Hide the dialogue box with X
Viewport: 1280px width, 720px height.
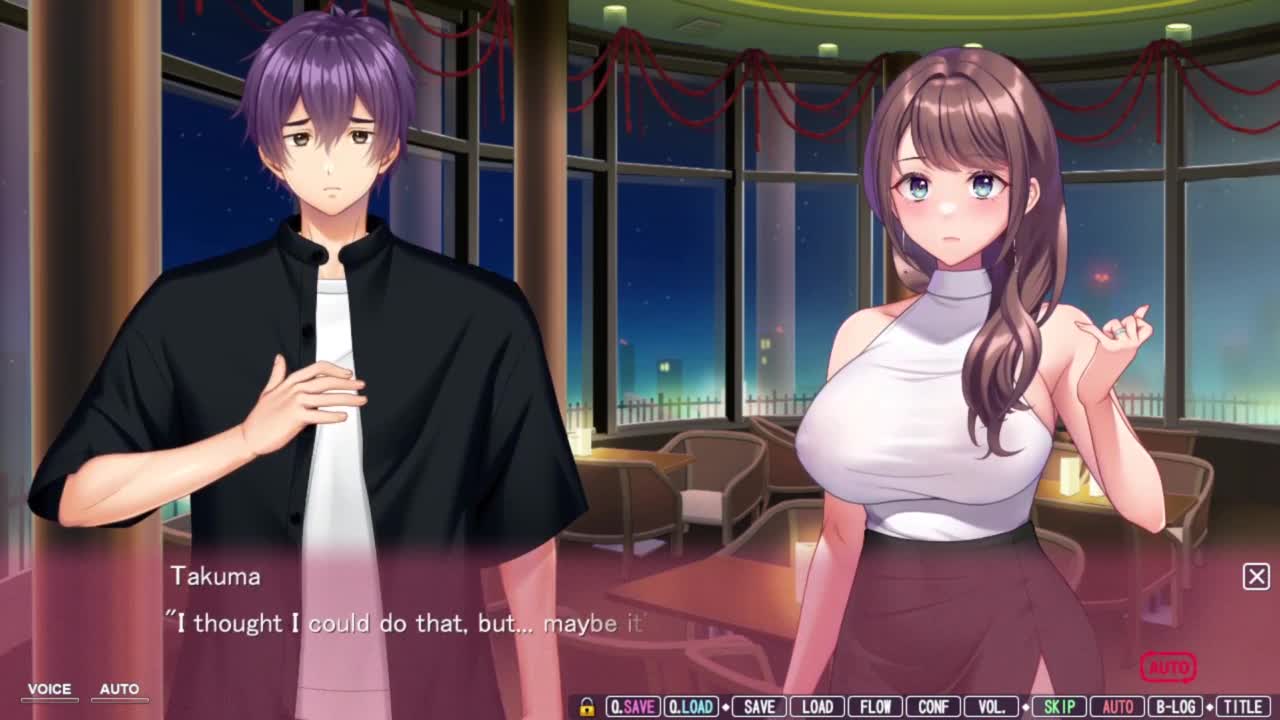pyautogui.click(x=1256, y=576)
